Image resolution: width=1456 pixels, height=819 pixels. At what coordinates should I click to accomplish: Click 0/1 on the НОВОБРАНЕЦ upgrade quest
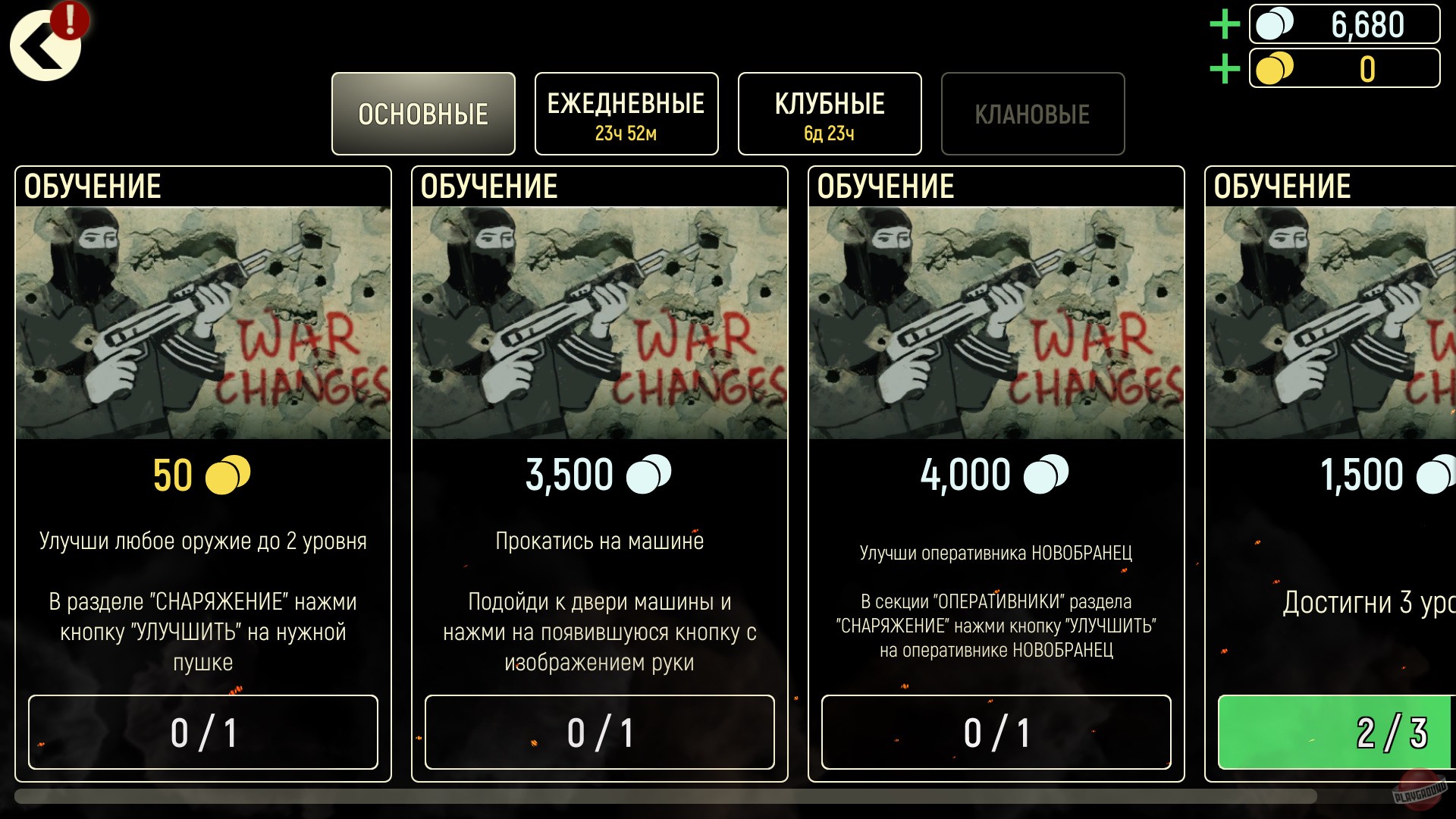(x=995, y=733)
